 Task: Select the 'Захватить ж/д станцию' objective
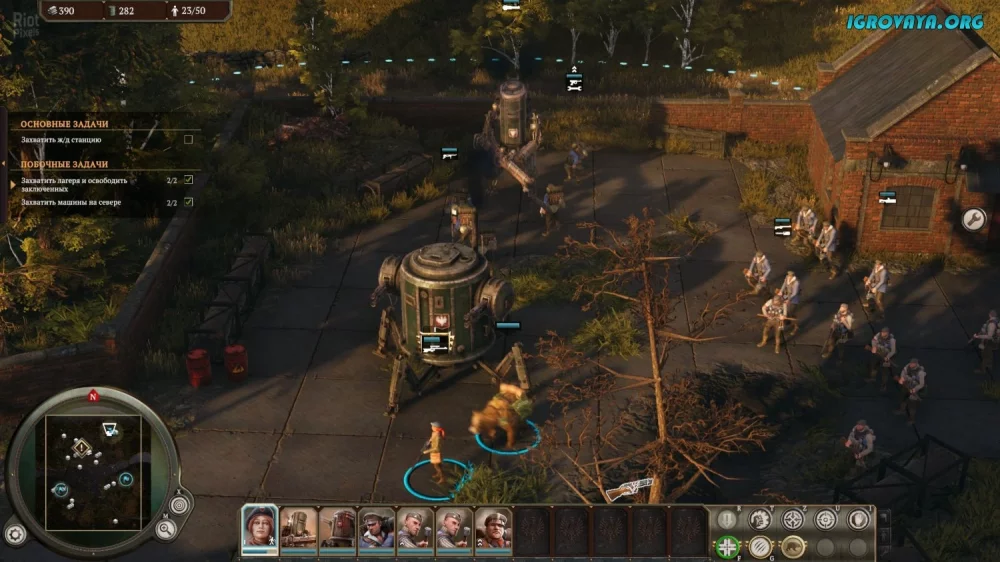pyautogui.click(x=60, y=139)
